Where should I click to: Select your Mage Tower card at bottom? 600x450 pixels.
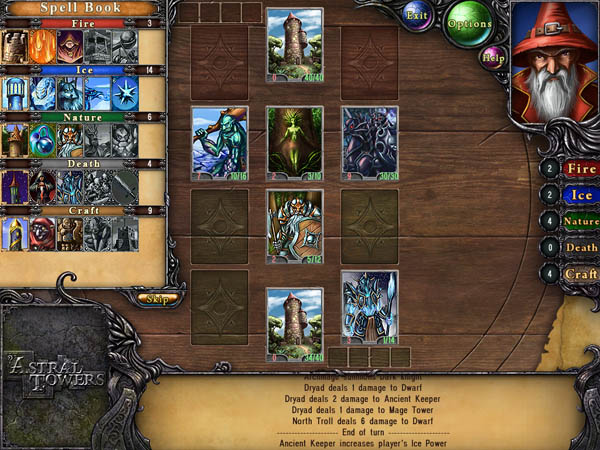click(x=295, y=322)
